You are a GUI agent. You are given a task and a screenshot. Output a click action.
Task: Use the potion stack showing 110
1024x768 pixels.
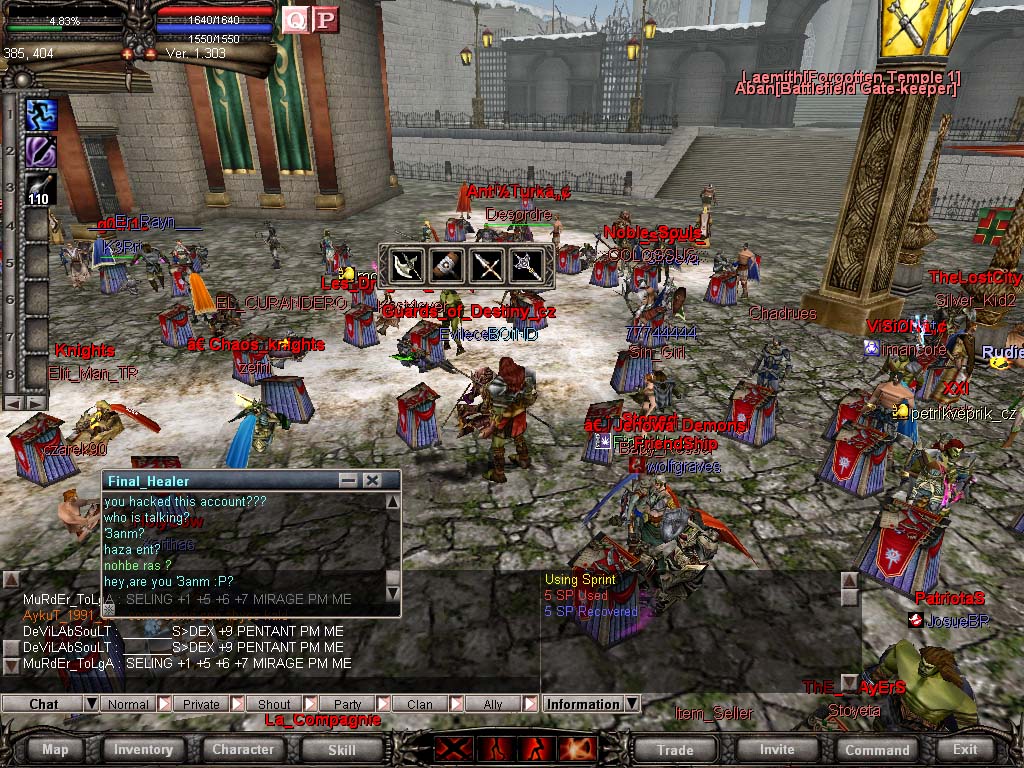click(41, 188)
